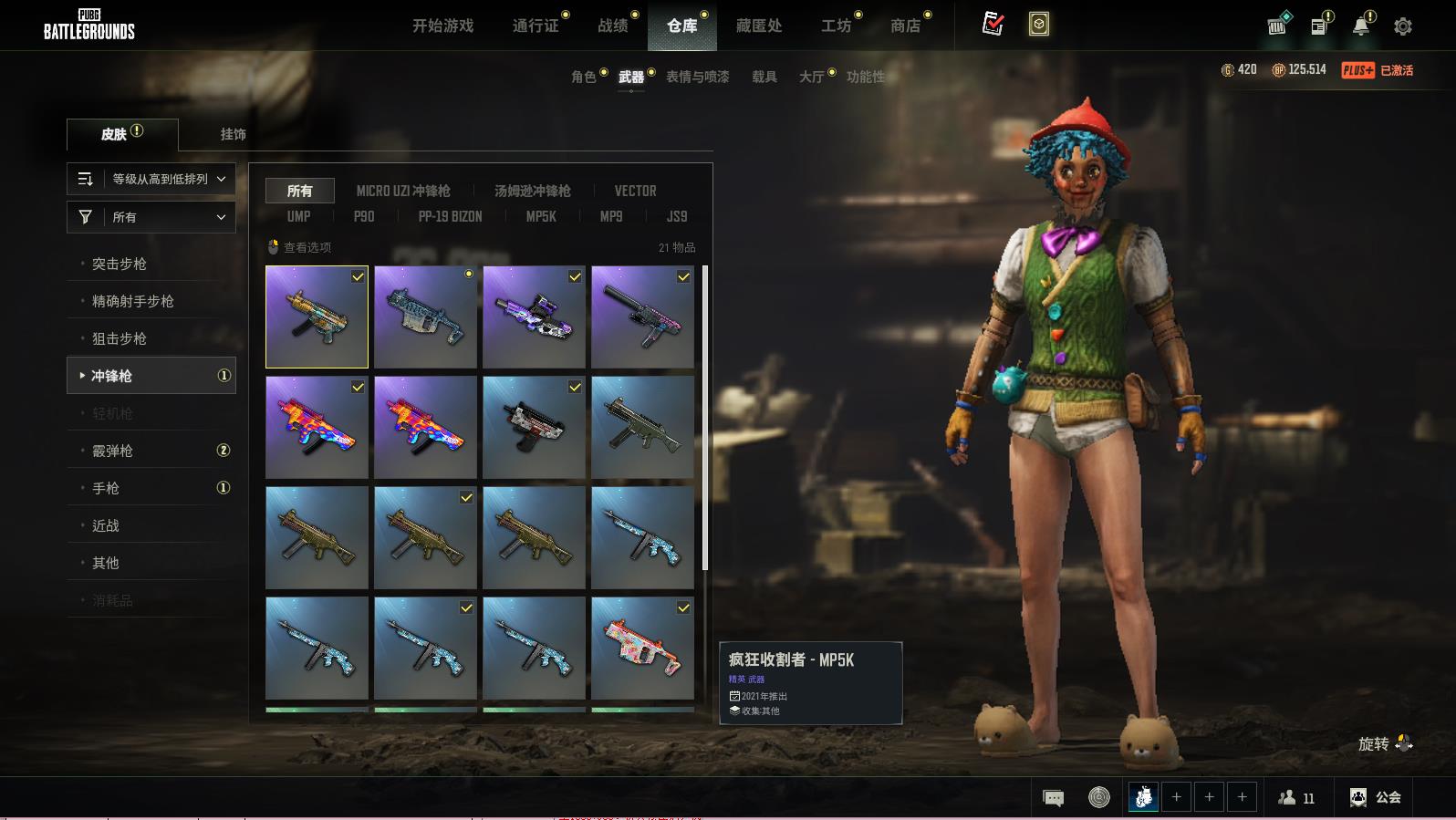Switch to the 载具 vehicle sub-tab
The height and width of the screenshot is (820, 1456).
click(764, 77)
